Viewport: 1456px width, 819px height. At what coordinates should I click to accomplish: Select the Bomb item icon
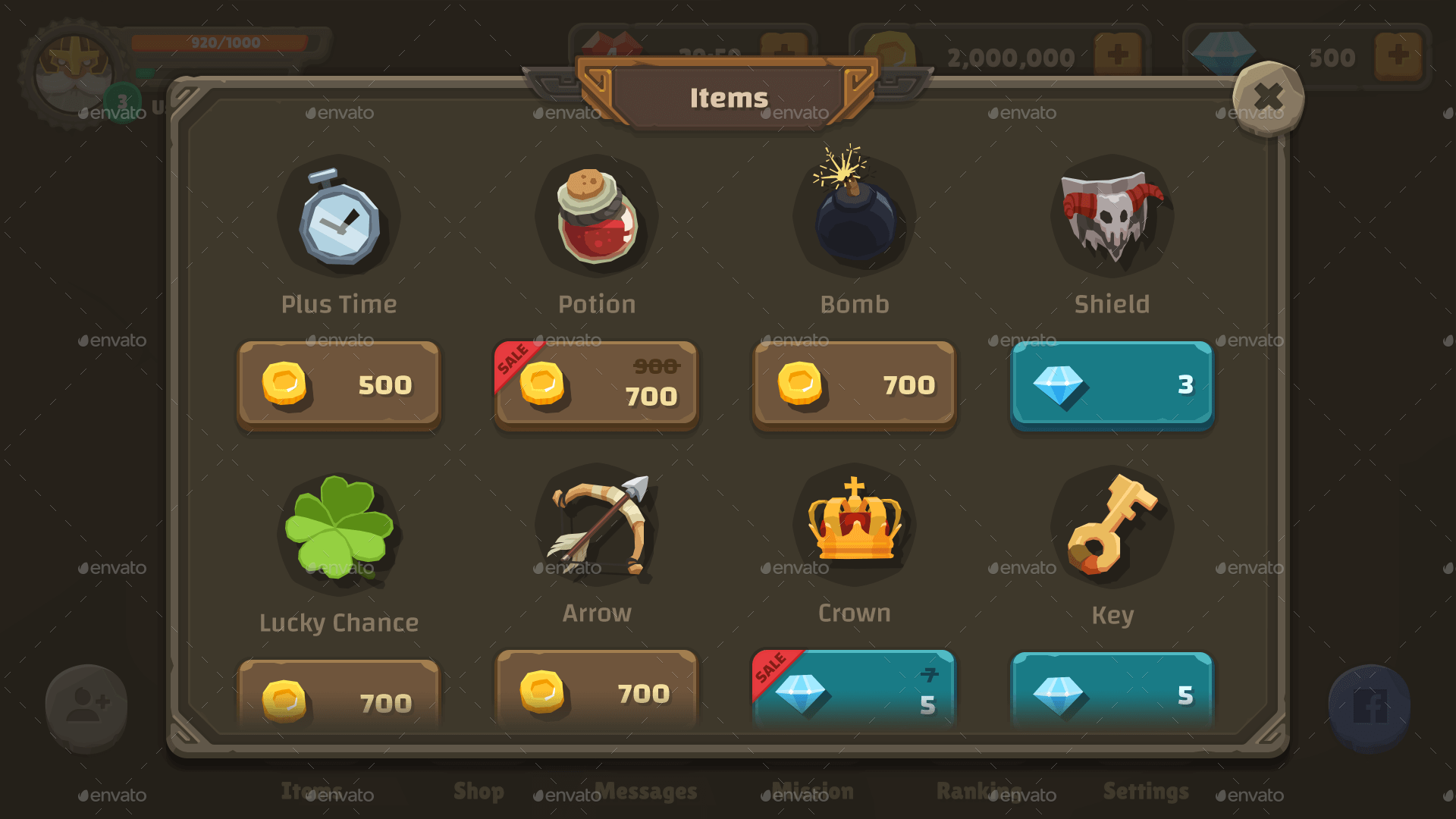point(854,220)
